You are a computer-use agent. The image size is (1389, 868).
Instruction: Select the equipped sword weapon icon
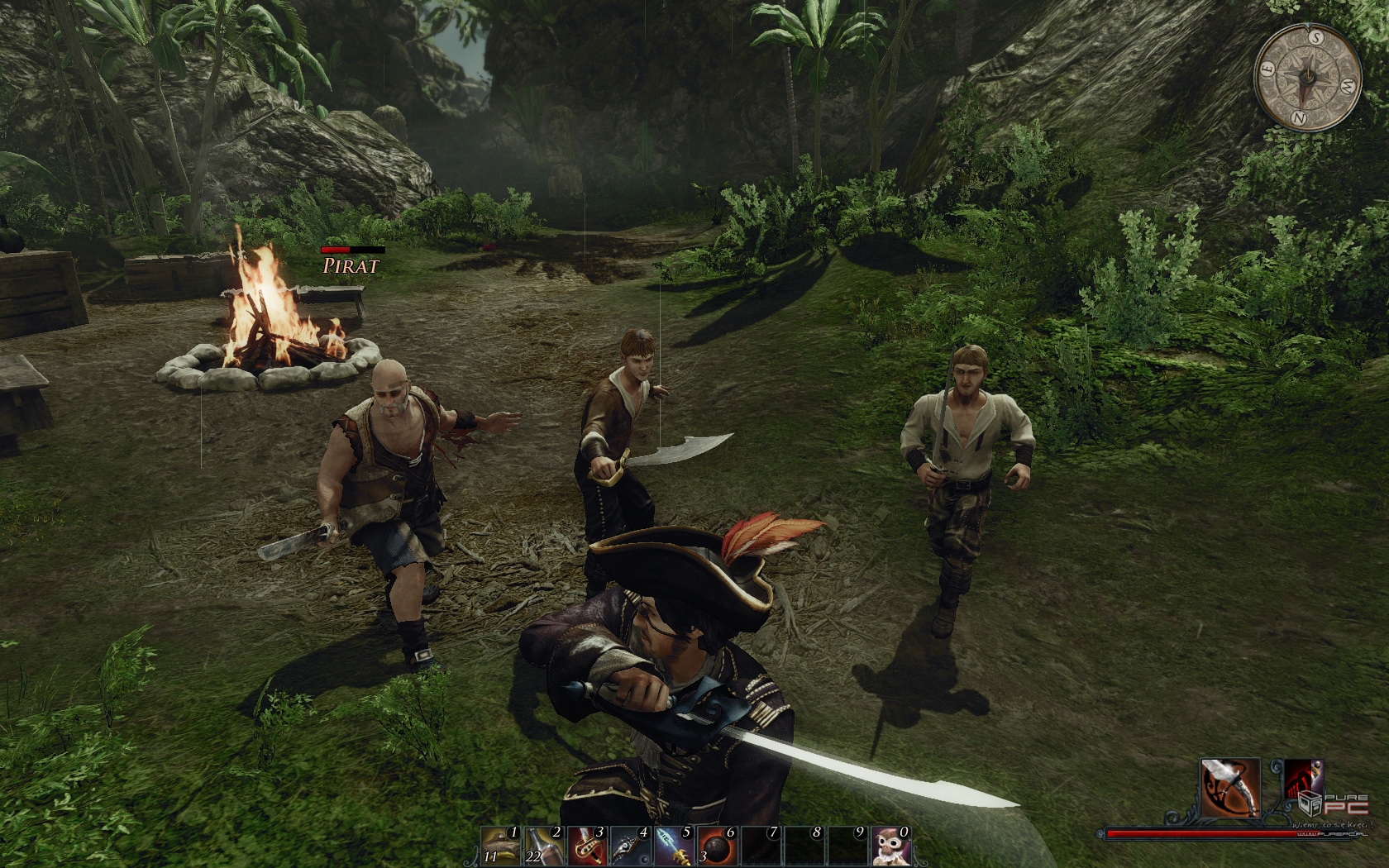pyautogui.click(x=1230, y=787)
